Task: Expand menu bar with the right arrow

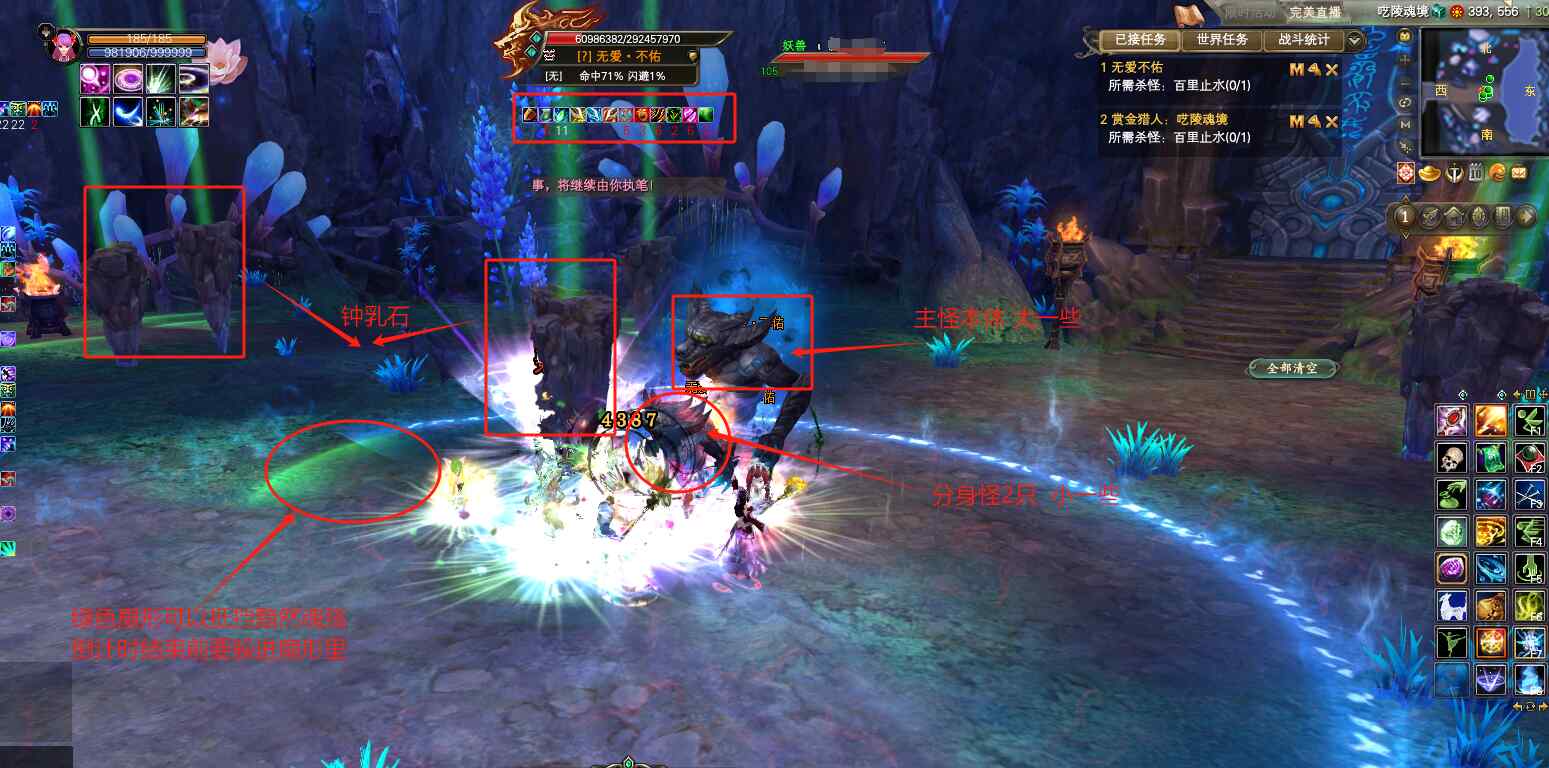Action: [x=1527, y=216]
